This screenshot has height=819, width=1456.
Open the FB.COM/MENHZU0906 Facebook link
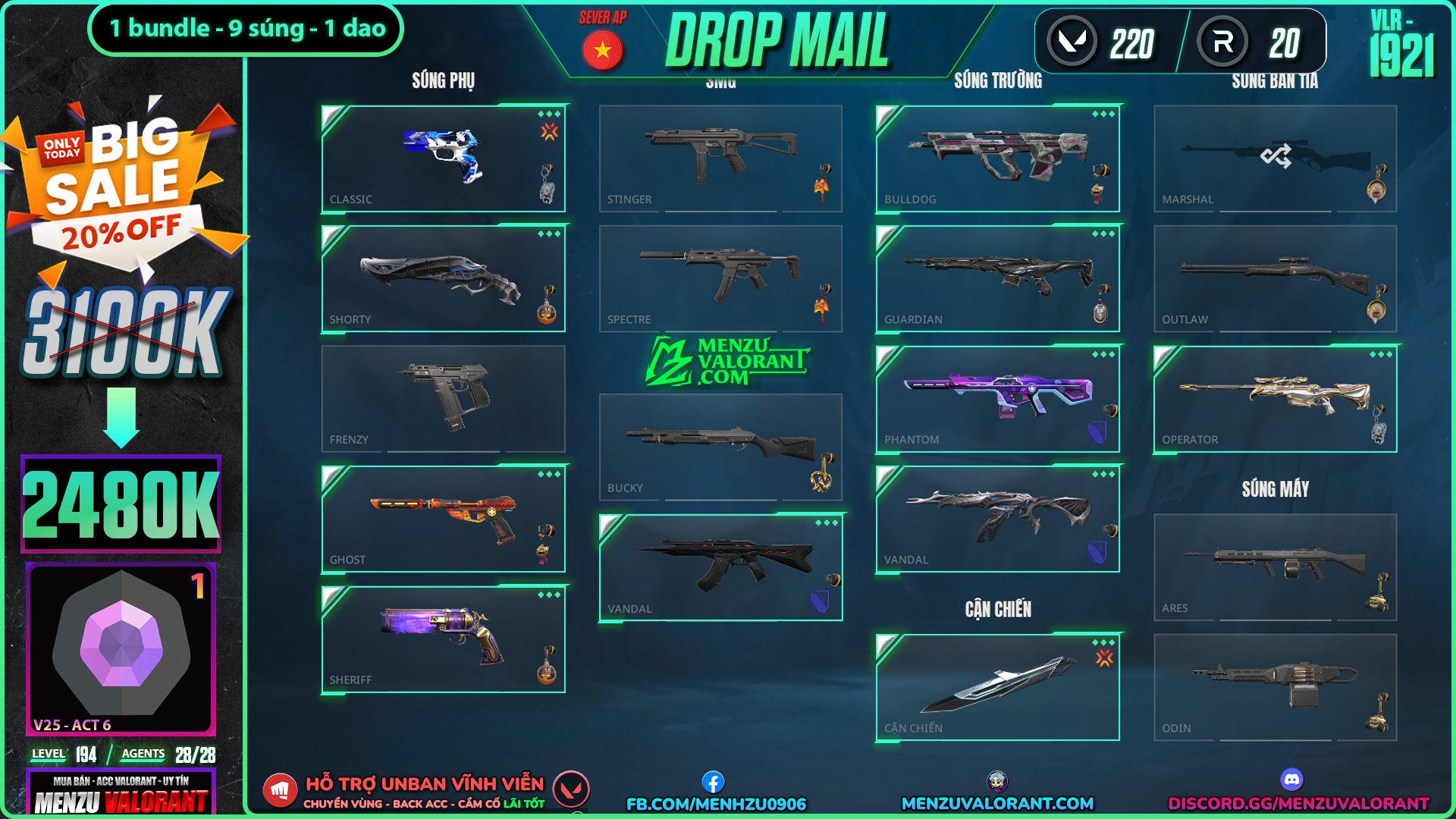pyautogui.click(x=716, y=803)
